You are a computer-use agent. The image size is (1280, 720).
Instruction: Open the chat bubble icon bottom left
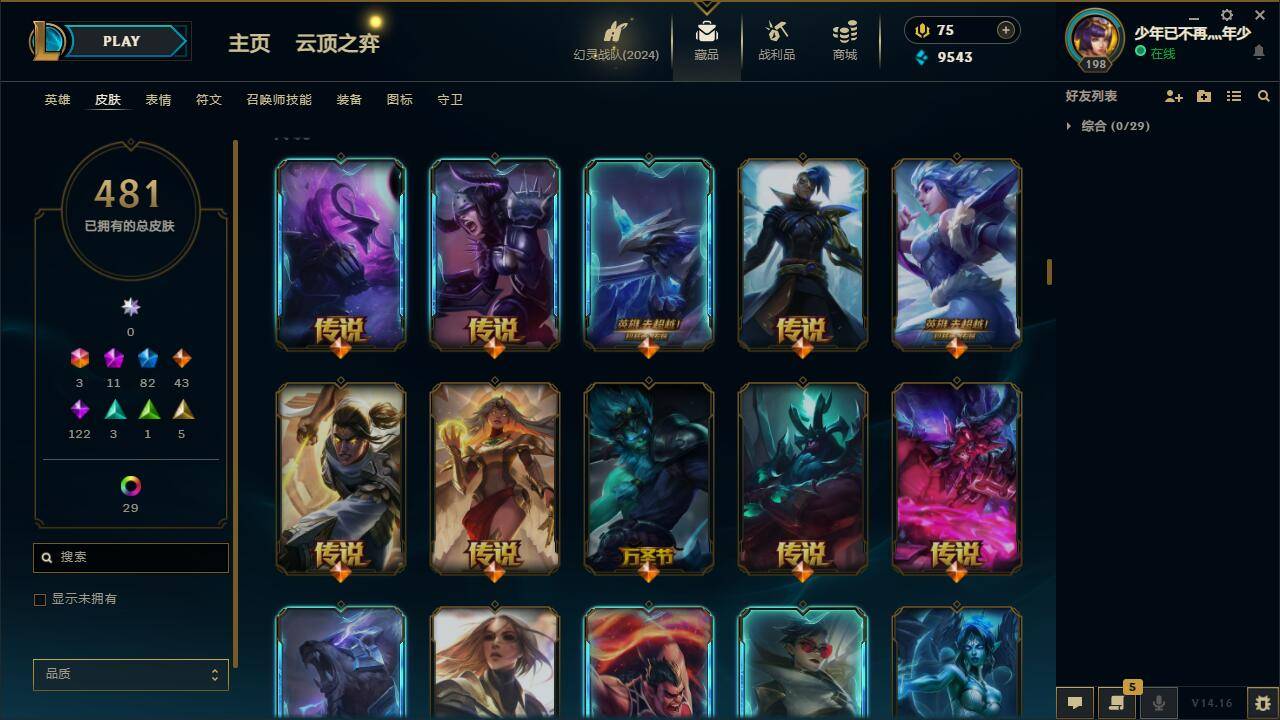pyautogui.click(x=1074, y=703)
